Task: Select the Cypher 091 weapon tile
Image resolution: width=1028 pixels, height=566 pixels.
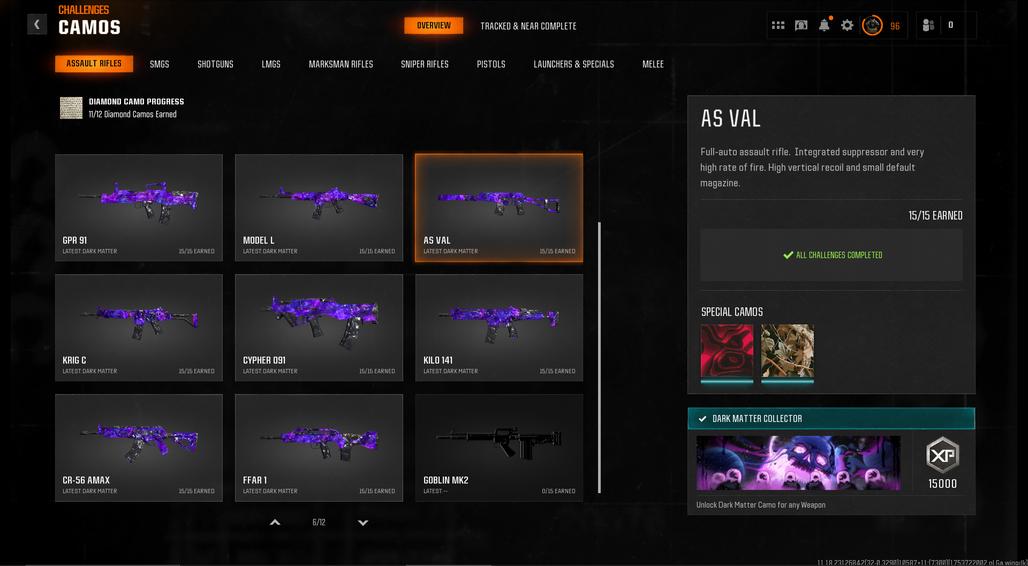Action: click(x=319, y=327)
